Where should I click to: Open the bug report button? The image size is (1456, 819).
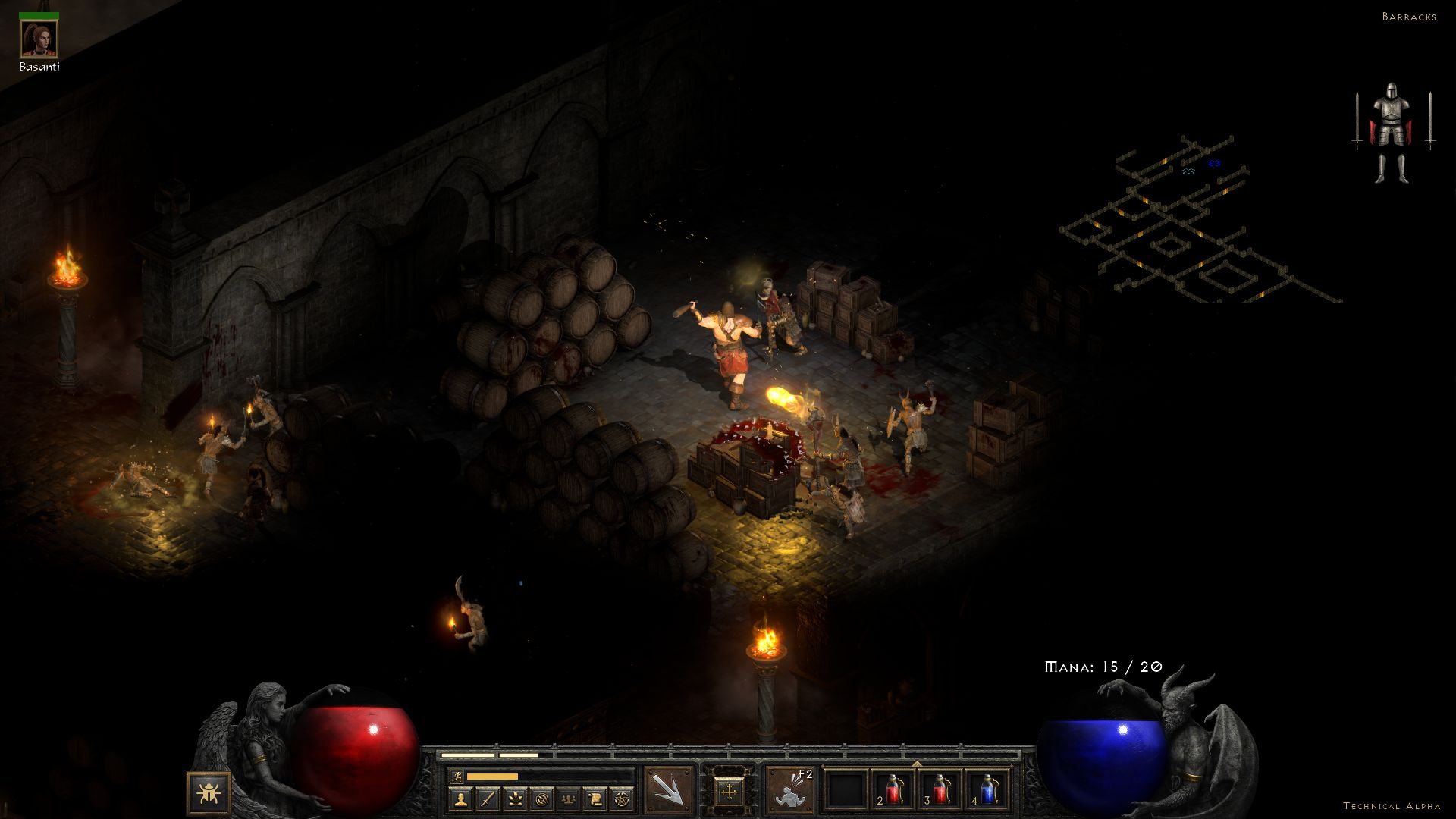click(x=209, y=793)
